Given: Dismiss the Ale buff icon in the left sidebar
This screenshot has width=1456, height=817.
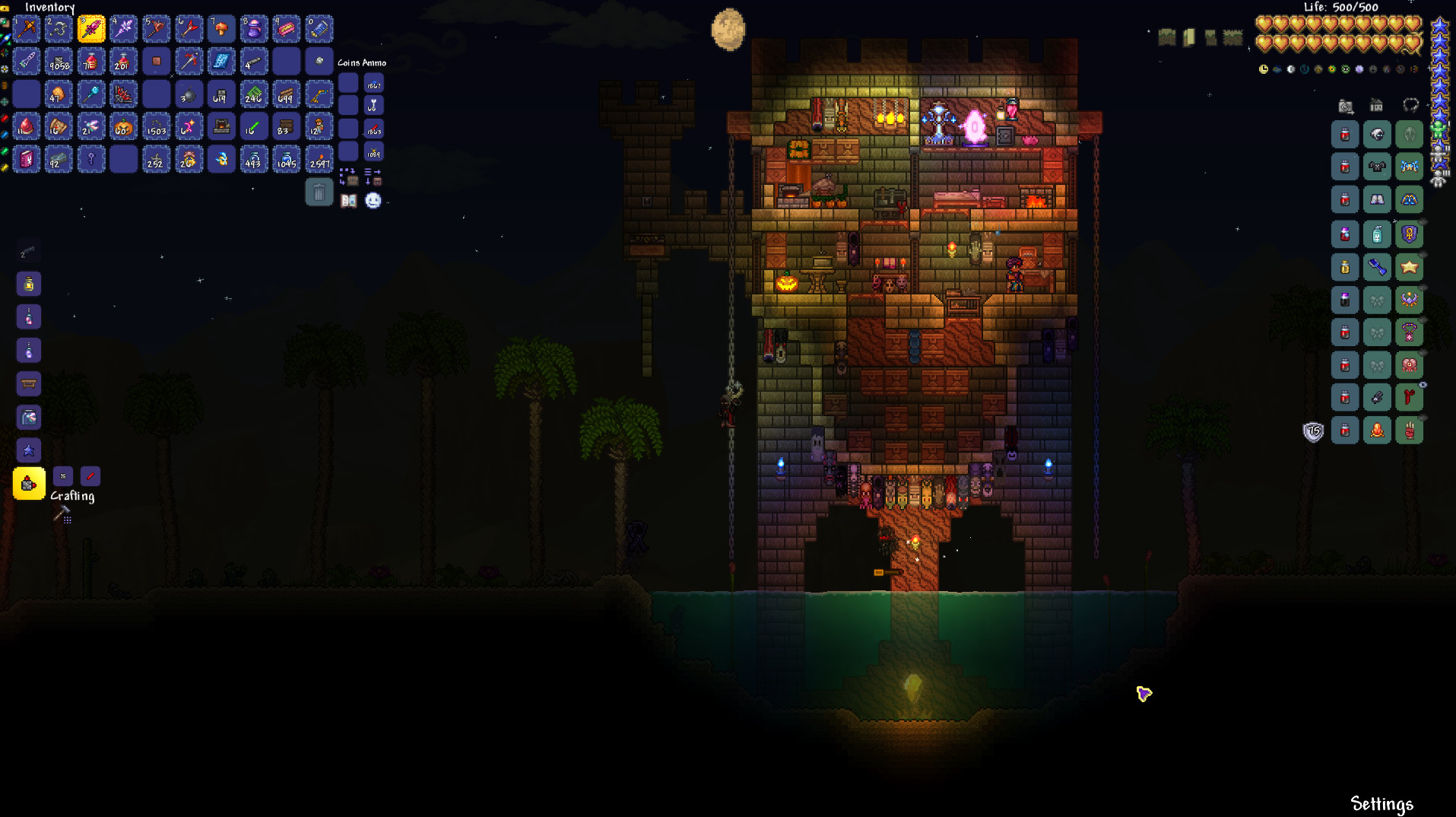Looking at the screenshot, I should tap(29, 285).
